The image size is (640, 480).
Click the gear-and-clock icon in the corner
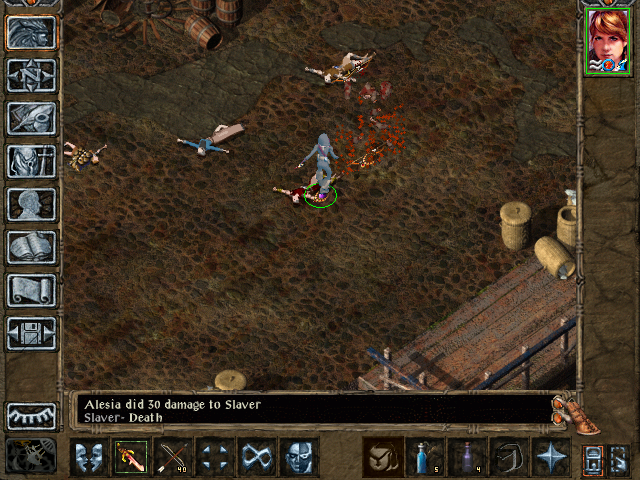pos(32,456)
